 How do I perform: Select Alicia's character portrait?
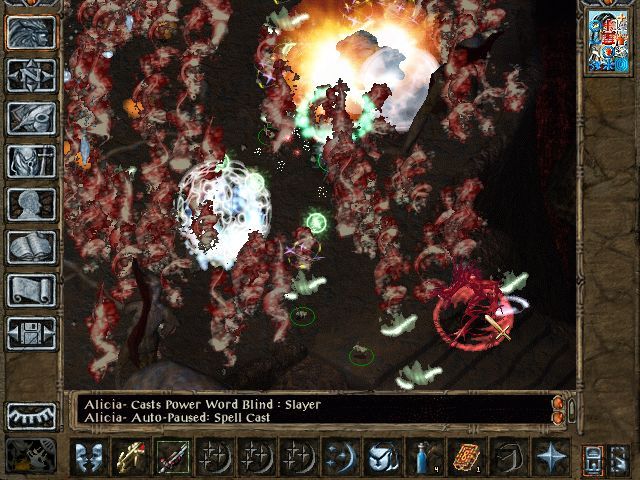[607, 42]
